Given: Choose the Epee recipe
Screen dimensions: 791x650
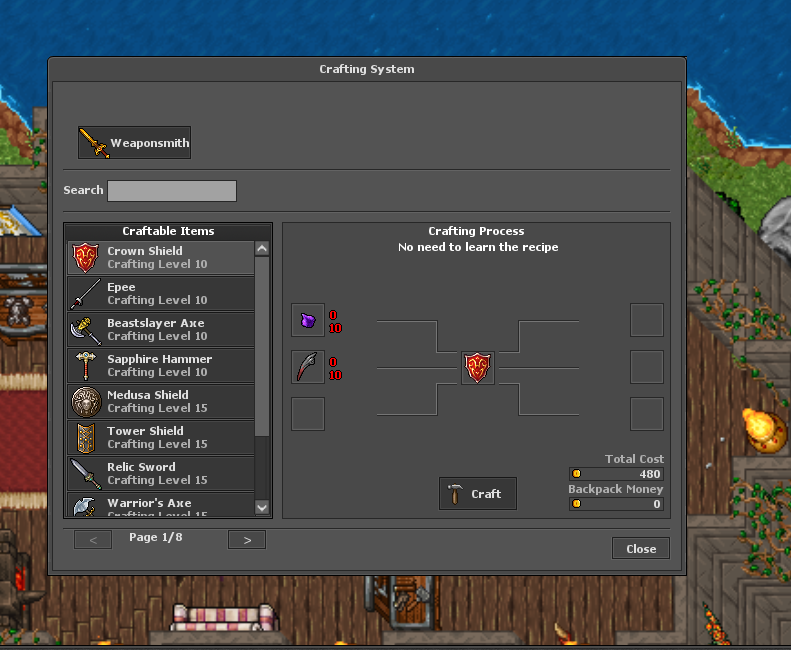Looking at the screenshot, I should pos(160,294).
